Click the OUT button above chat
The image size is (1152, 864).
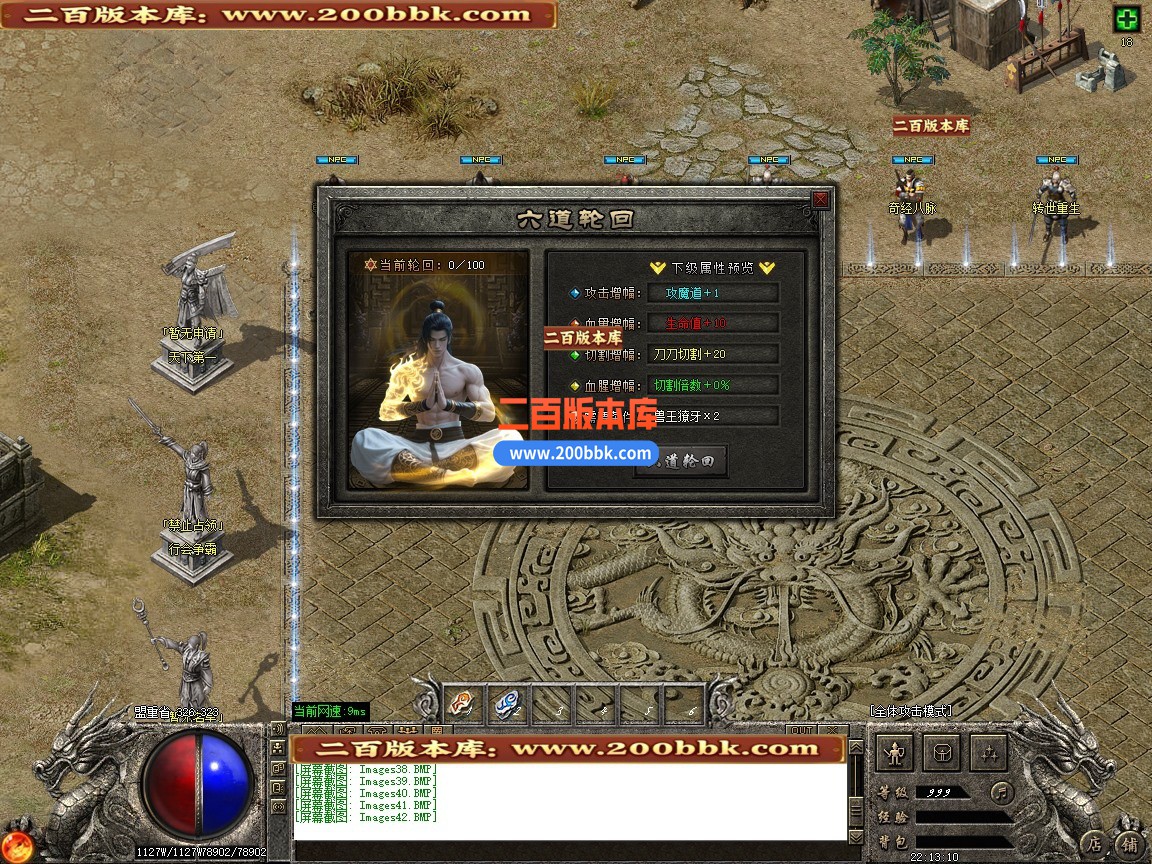pyautogui.click(x=801, y=731)
